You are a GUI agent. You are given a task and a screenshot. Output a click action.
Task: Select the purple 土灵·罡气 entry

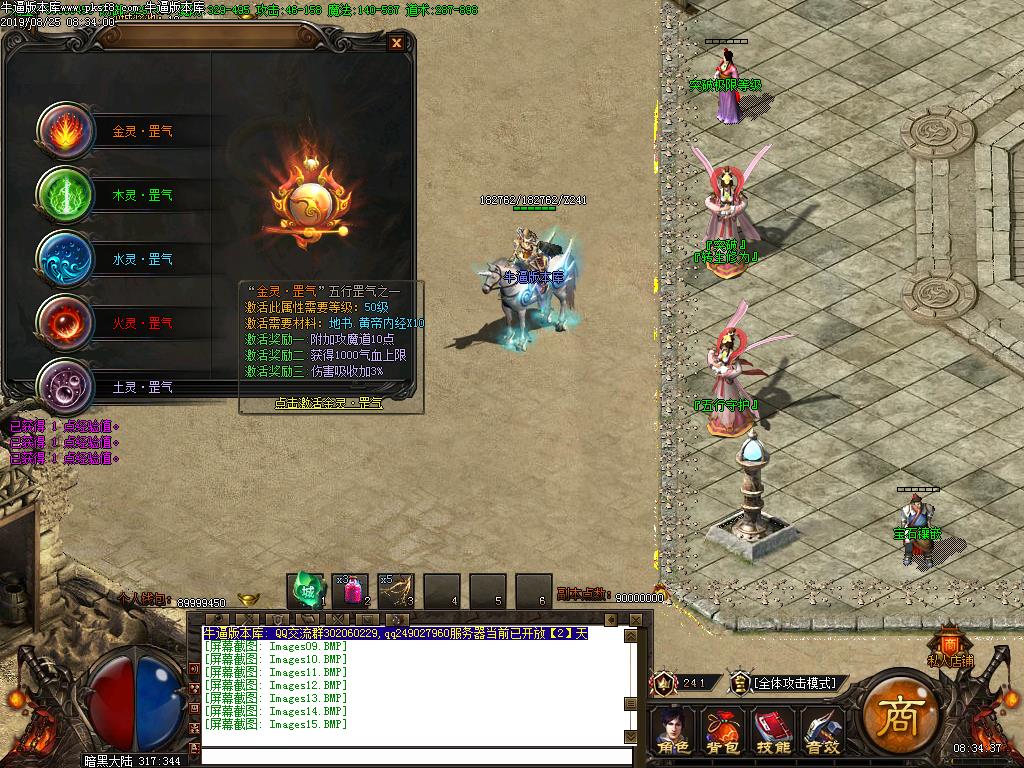[67, 386]
